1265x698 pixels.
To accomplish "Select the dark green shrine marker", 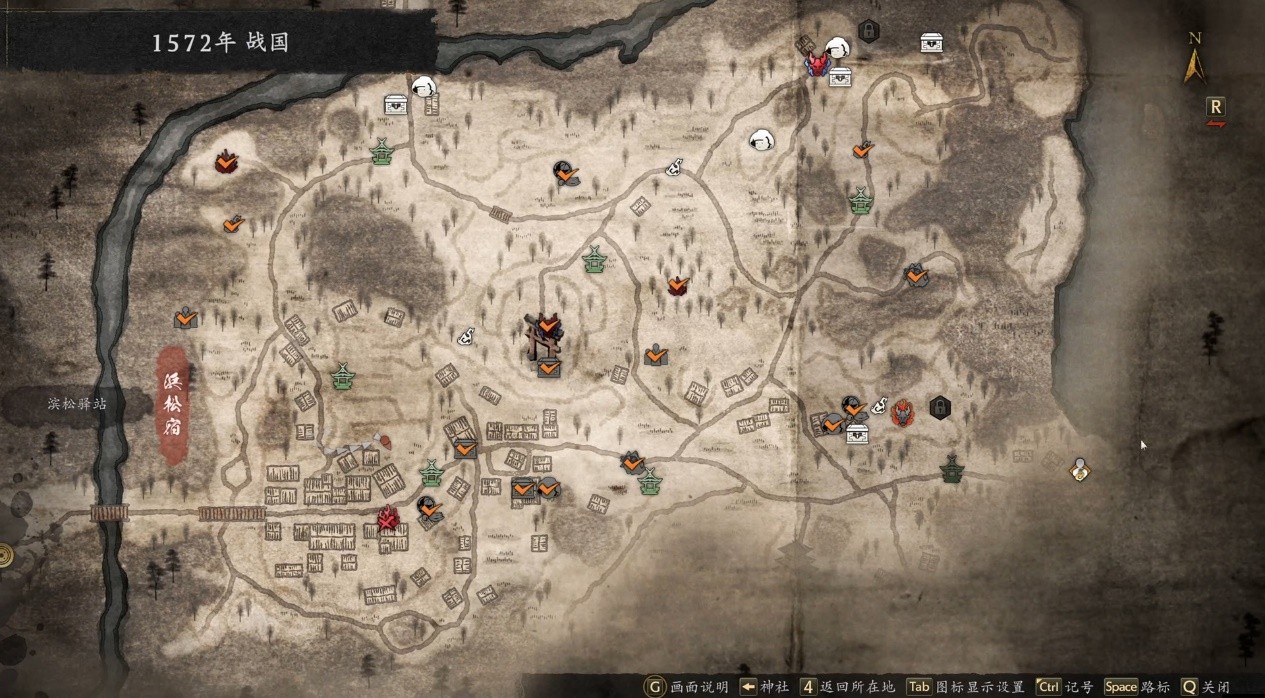I will pos(951,468).
